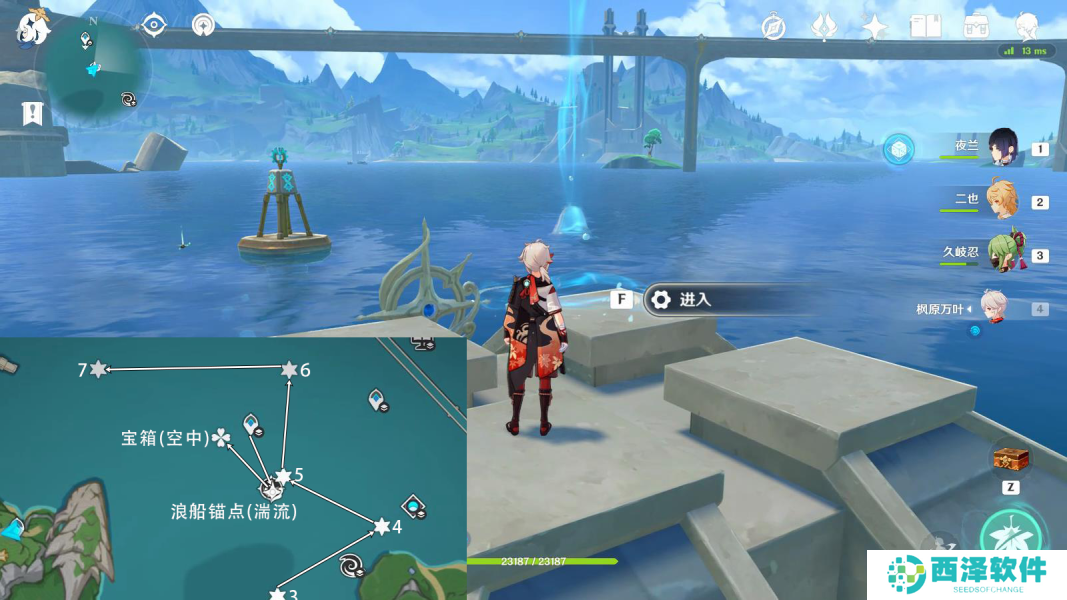The width and height of the screenshot is (1067, 600).
Task: Open the winged Wish icon
Action: (x=824, y=27)
